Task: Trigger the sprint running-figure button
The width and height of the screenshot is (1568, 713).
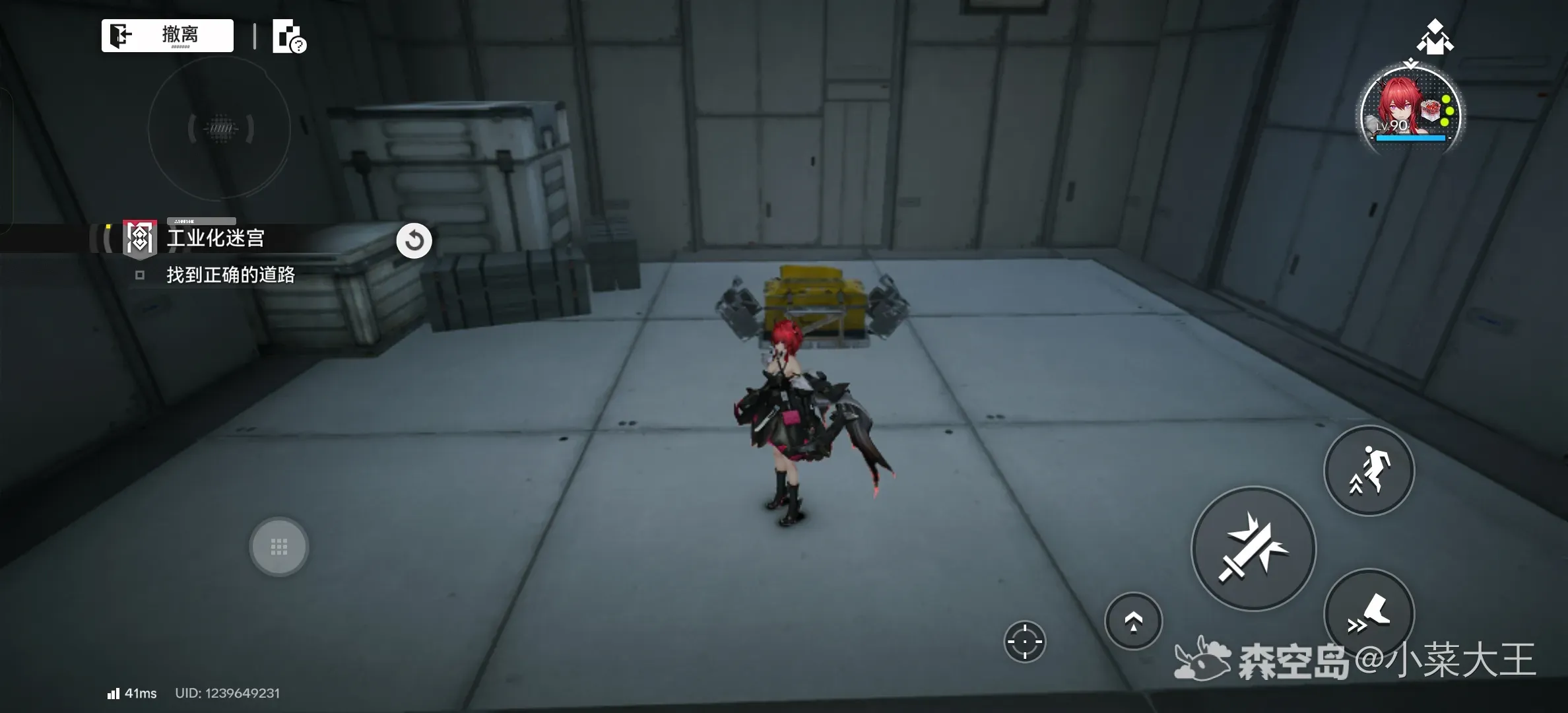Action: click(1369, 471)
